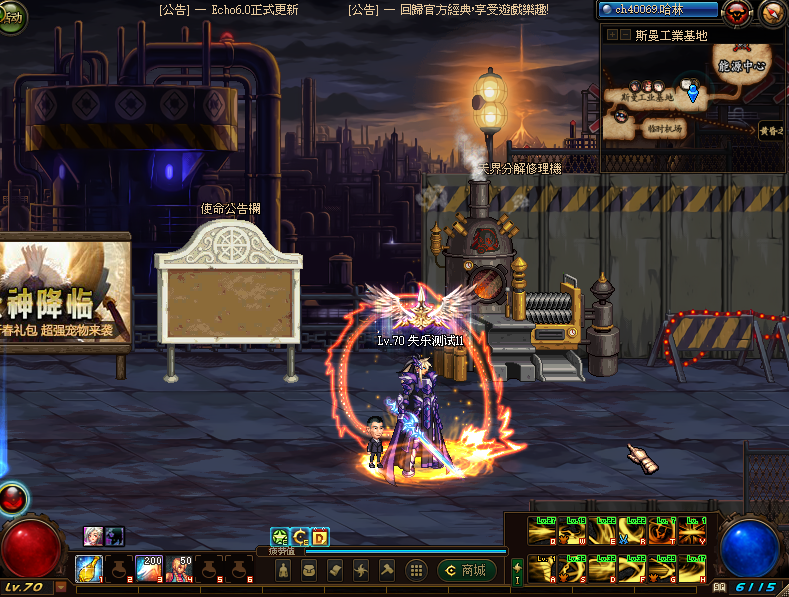Click the anime girl buff portrait icon
This screenshot has width=789, height=597.
point(93,536)
